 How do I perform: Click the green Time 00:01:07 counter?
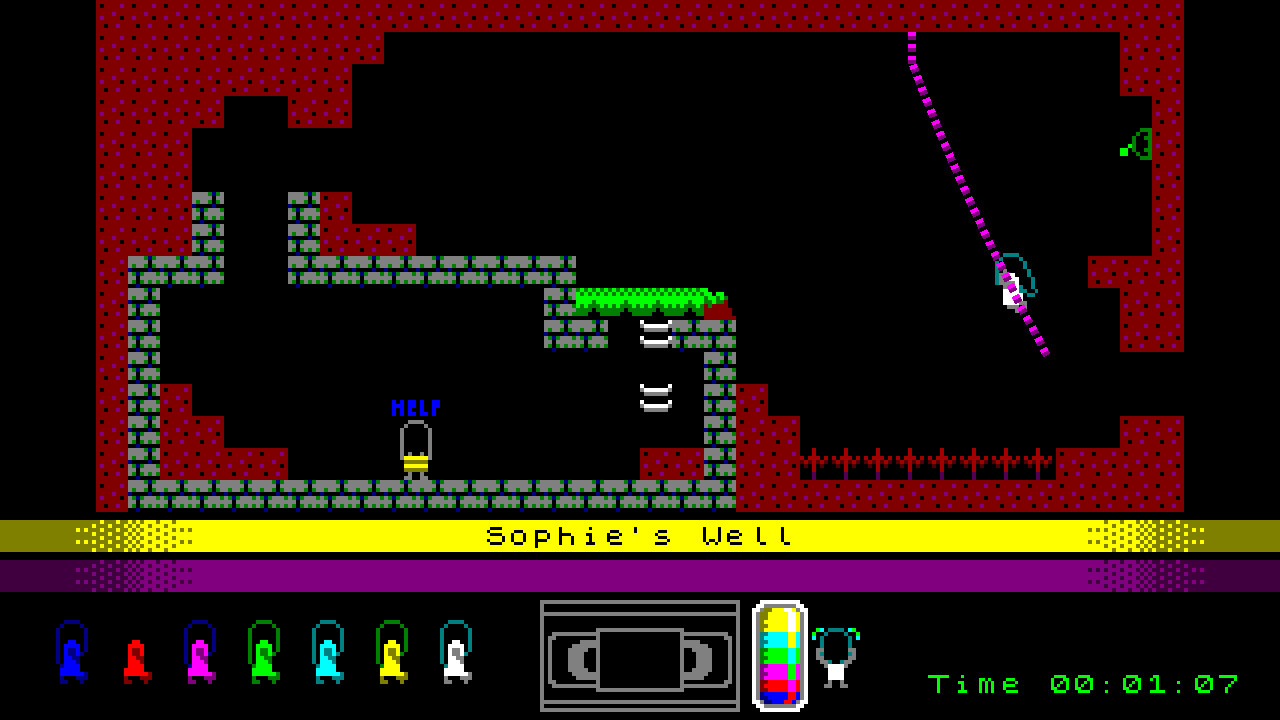click(1080, 683)
